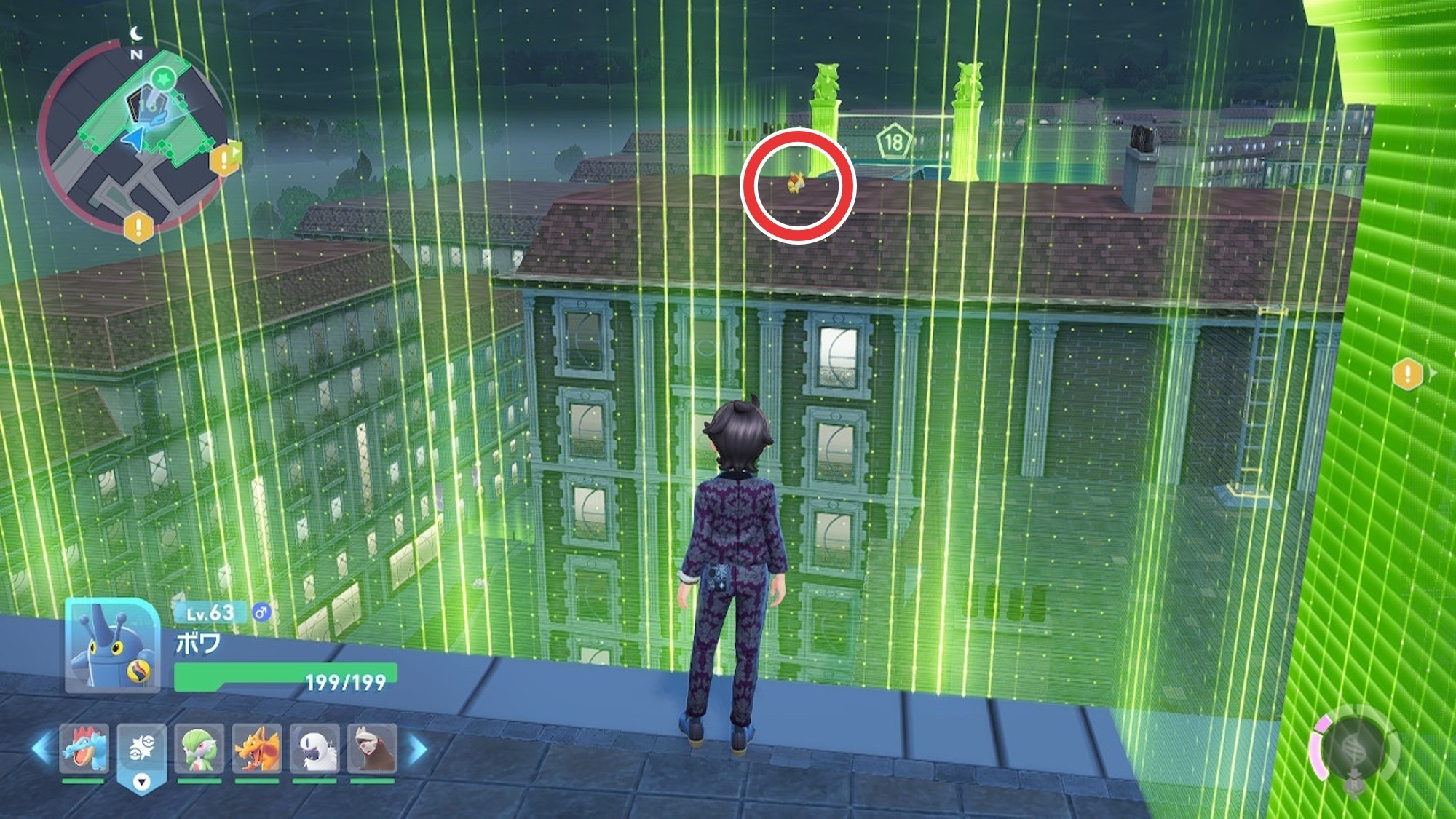Switch to Charizard in the party bar

tap(256, 748)
